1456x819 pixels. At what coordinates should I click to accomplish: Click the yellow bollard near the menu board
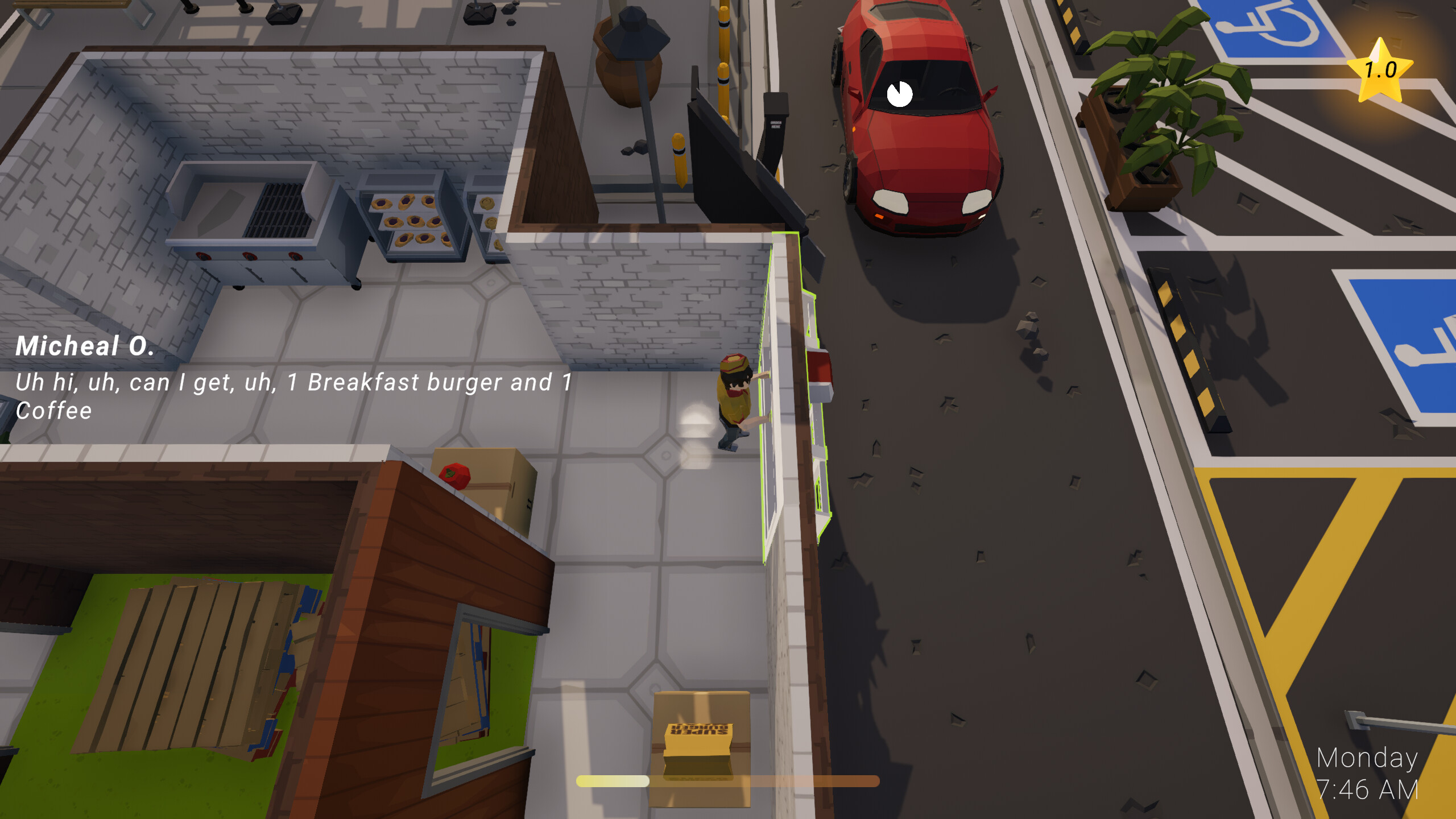(x=680, y=159)
